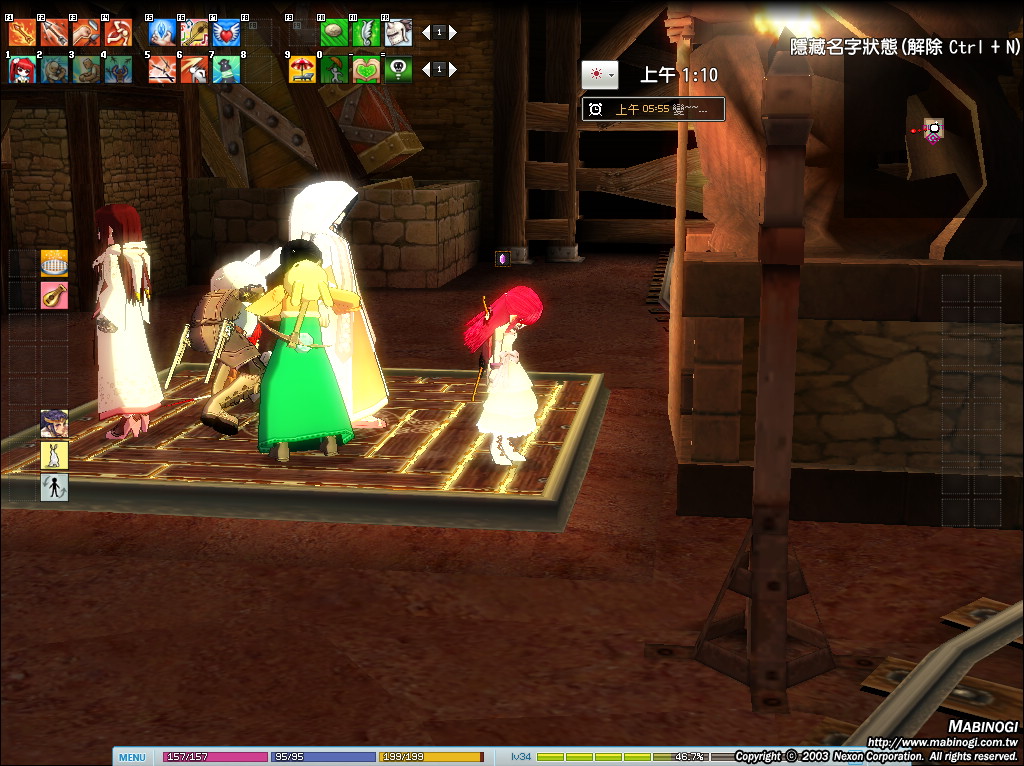Click the skull speech bubble icon

click(x=398, y=69)
